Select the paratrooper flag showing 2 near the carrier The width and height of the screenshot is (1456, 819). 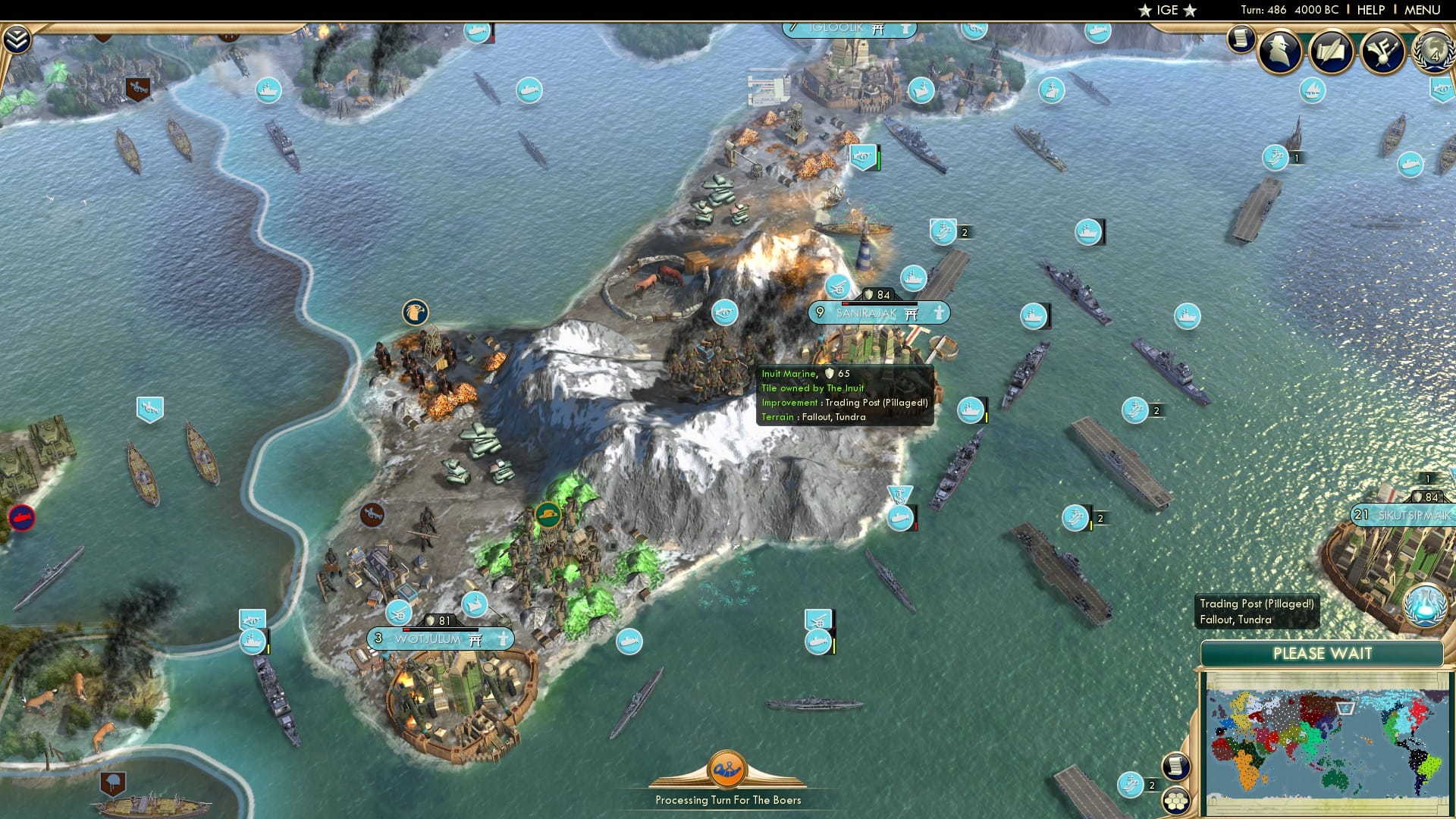click(942, 232)
